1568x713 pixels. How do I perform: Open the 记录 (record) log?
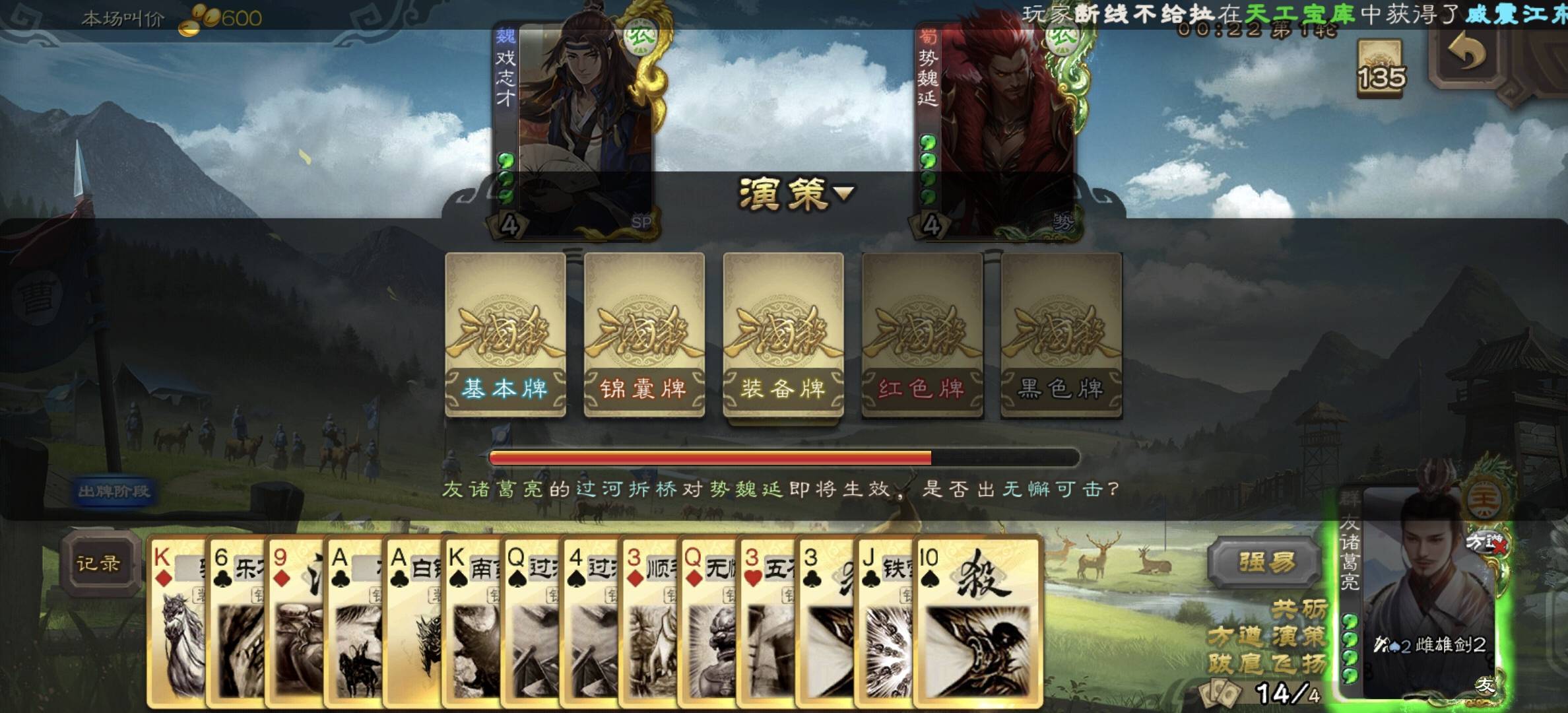click(x=99, y=563)
